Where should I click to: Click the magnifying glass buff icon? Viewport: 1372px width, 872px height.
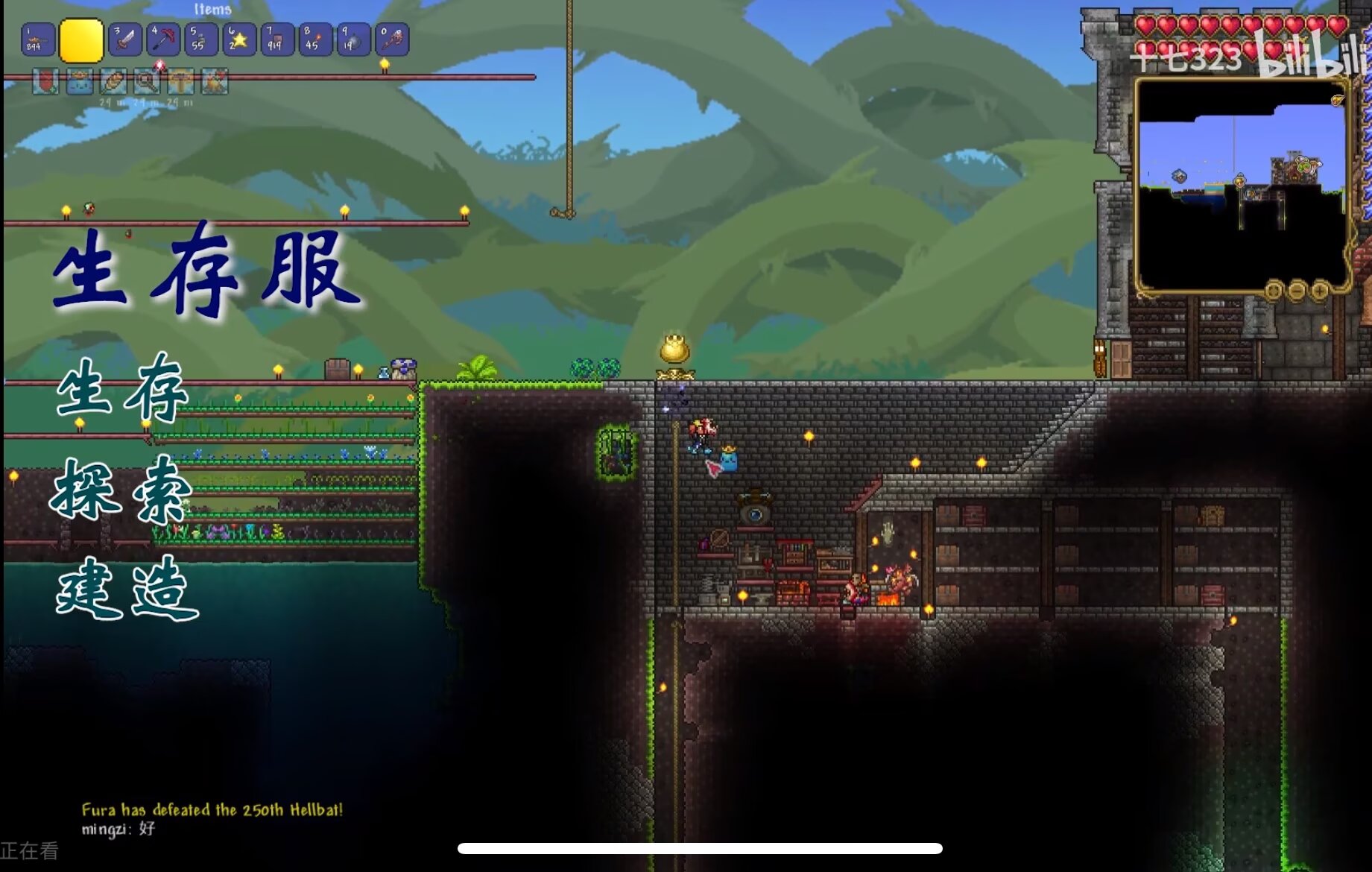coord(147,81)
